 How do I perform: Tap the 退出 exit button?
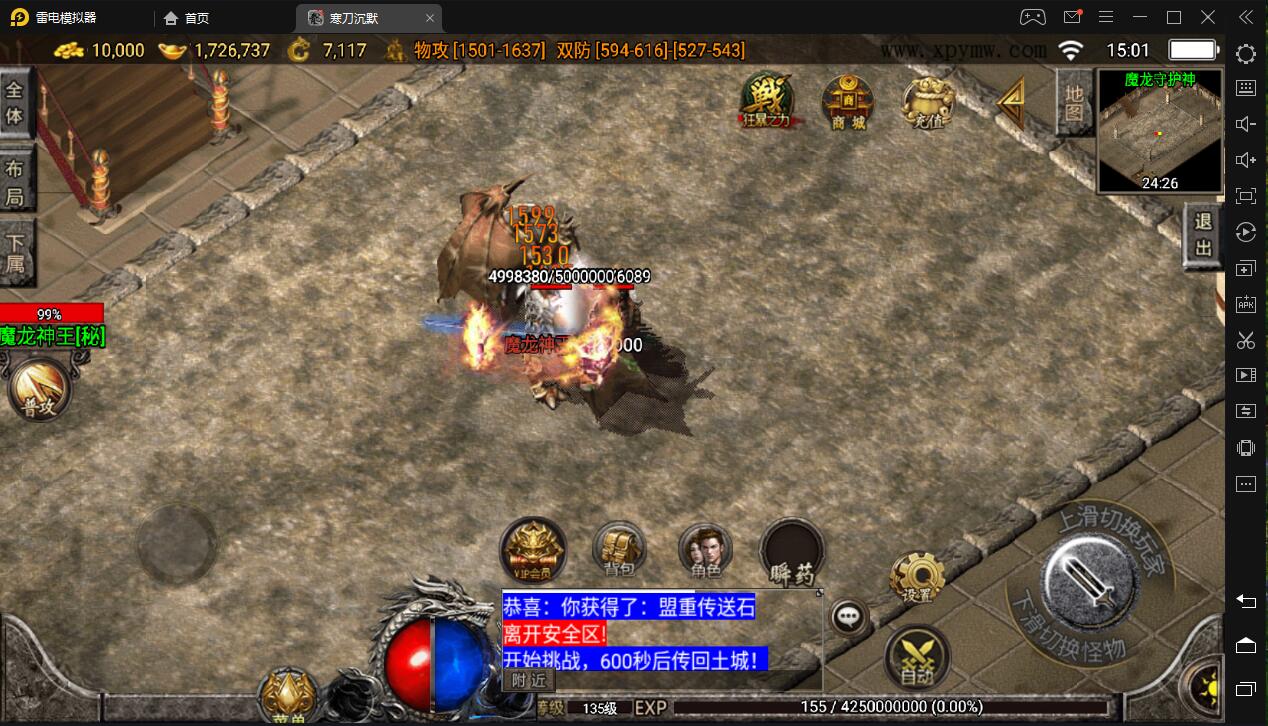point(1203,236)
